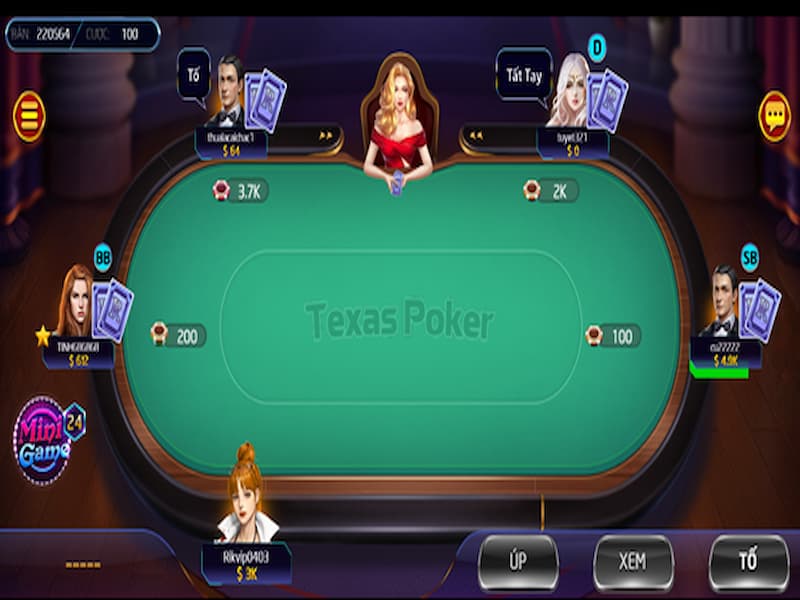800x600 pixels.
Task: Raise with the TỐ button
Action: (748, 562)
